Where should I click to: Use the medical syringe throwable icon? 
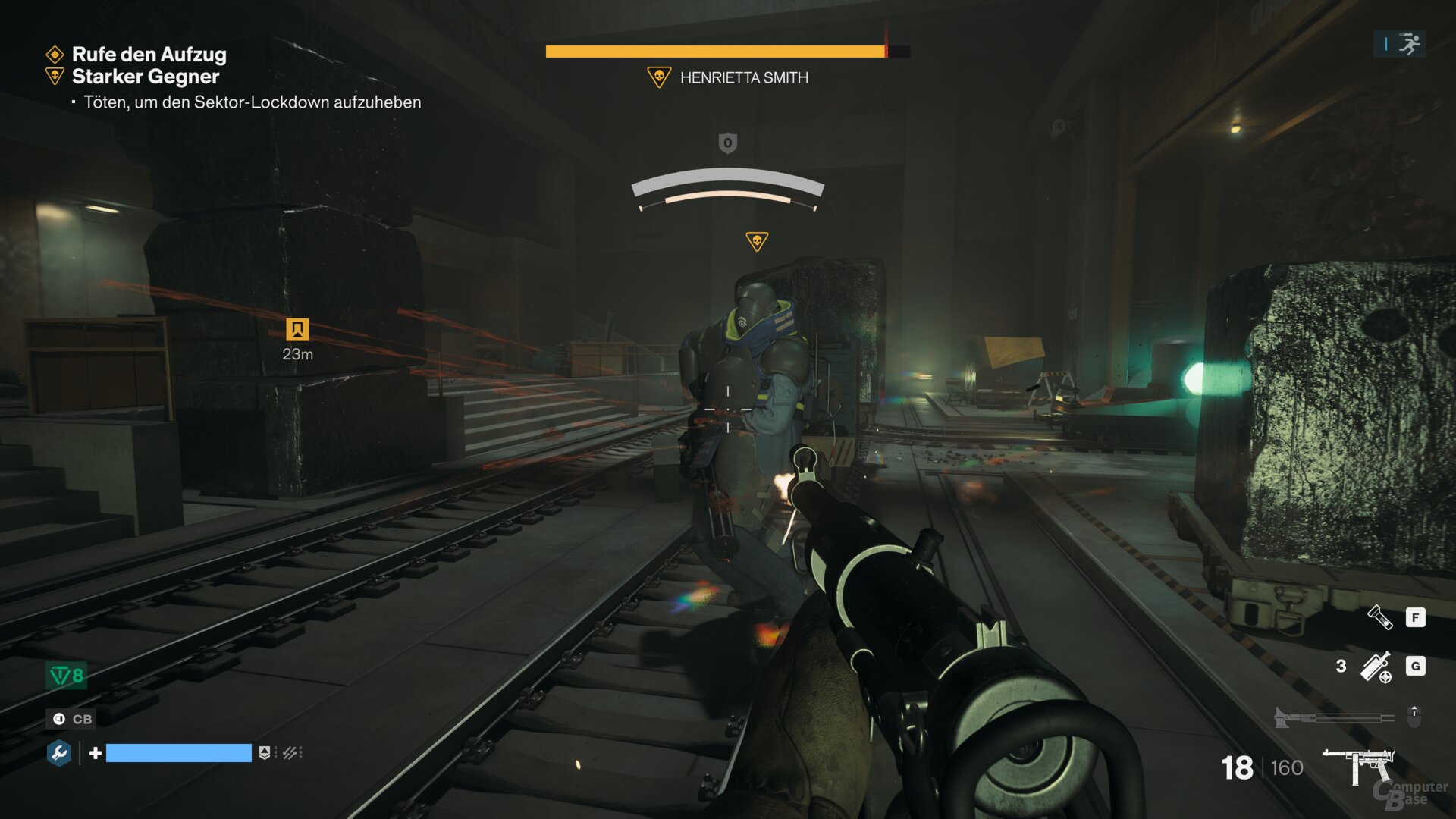pyautogui.click(x=1376, y=667)
